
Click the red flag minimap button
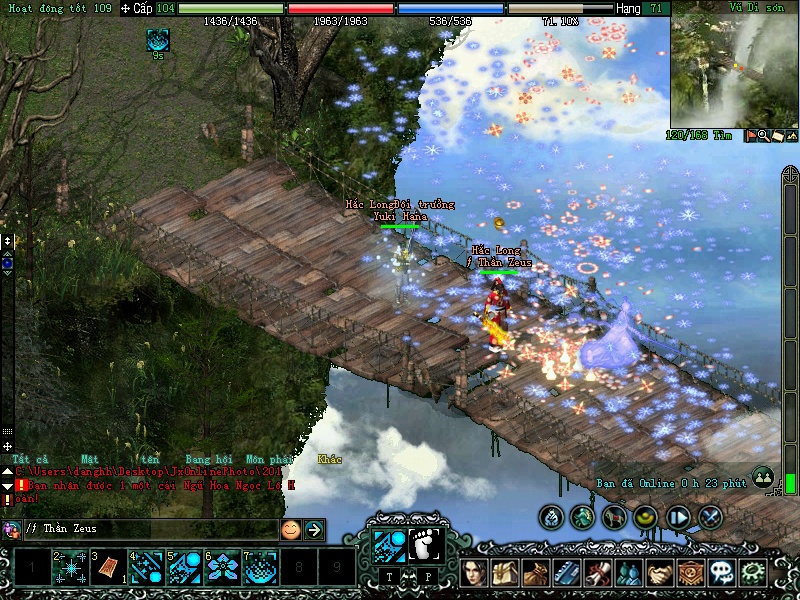point(749,136)
